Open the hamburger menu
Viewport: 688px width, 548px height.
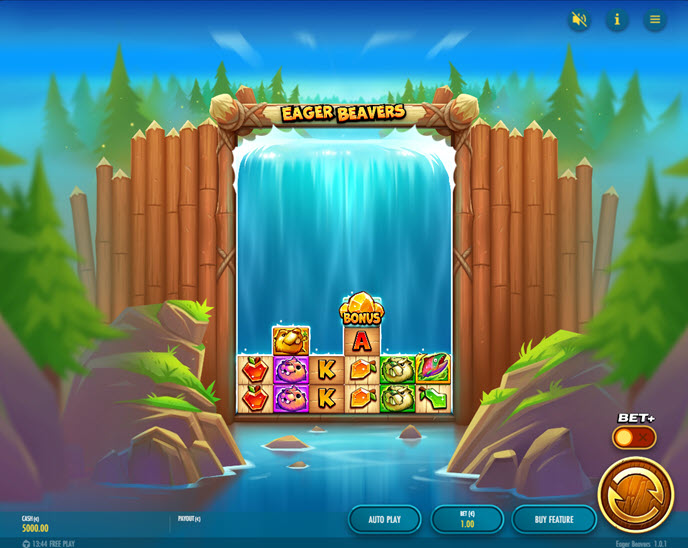(655, 19)
